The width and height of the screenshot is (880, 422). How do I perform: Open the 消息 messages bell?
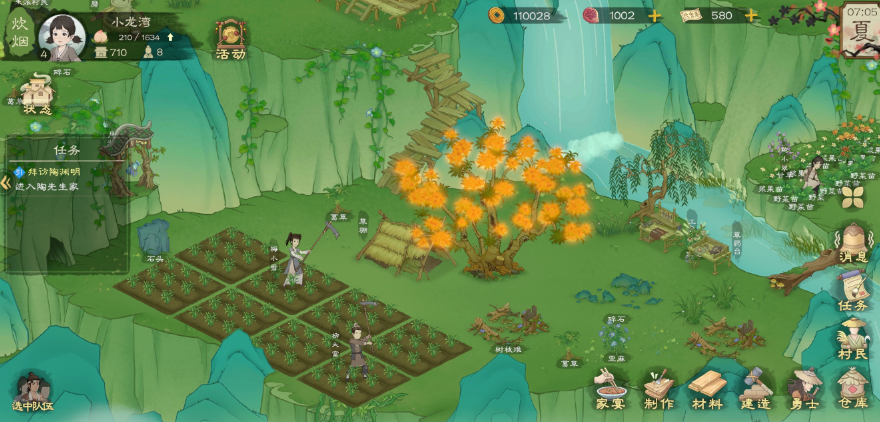853,244
